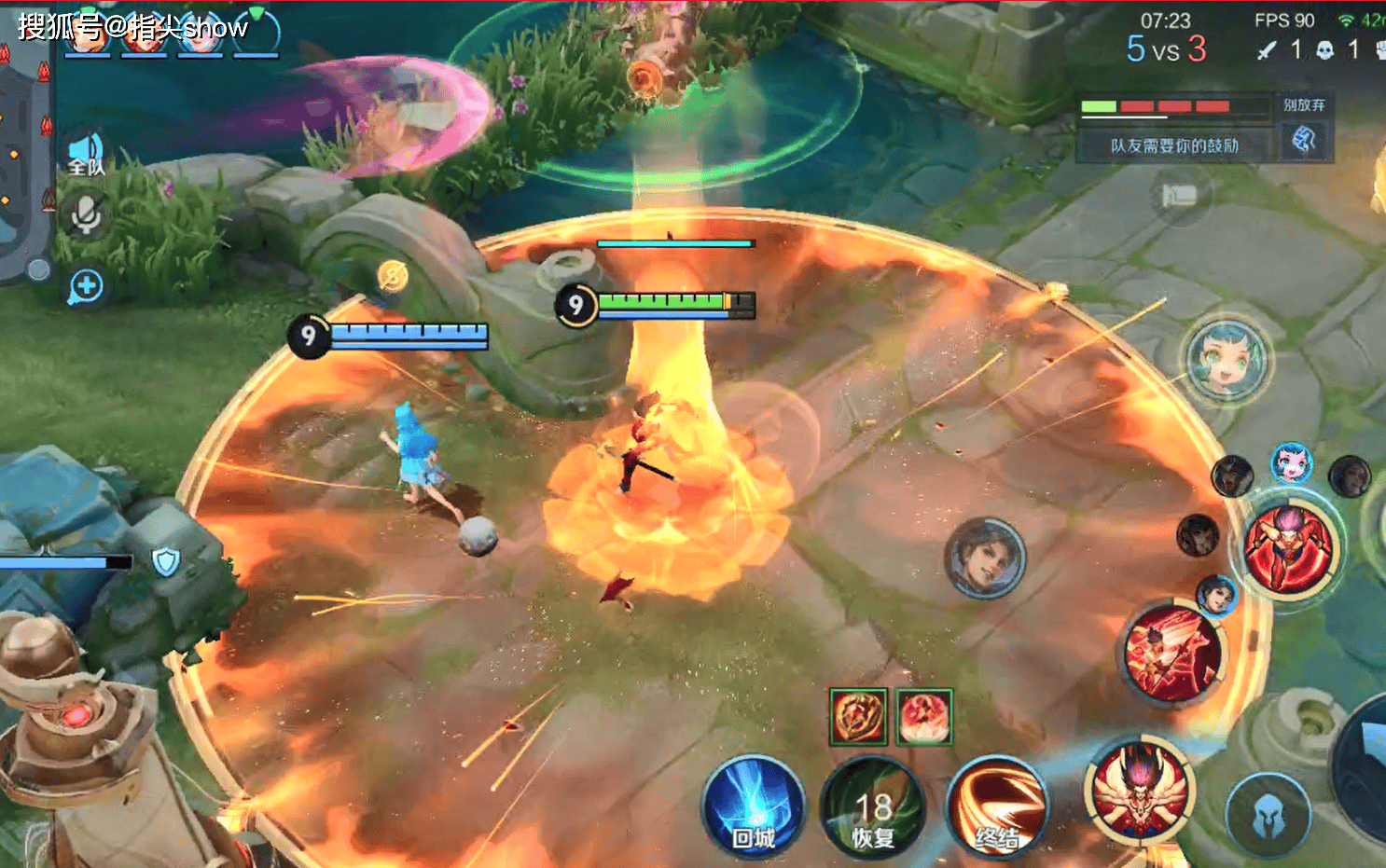Screen dimensions: 1386x868
Task: Click the flag signal icon
Action: [1179, 196]
